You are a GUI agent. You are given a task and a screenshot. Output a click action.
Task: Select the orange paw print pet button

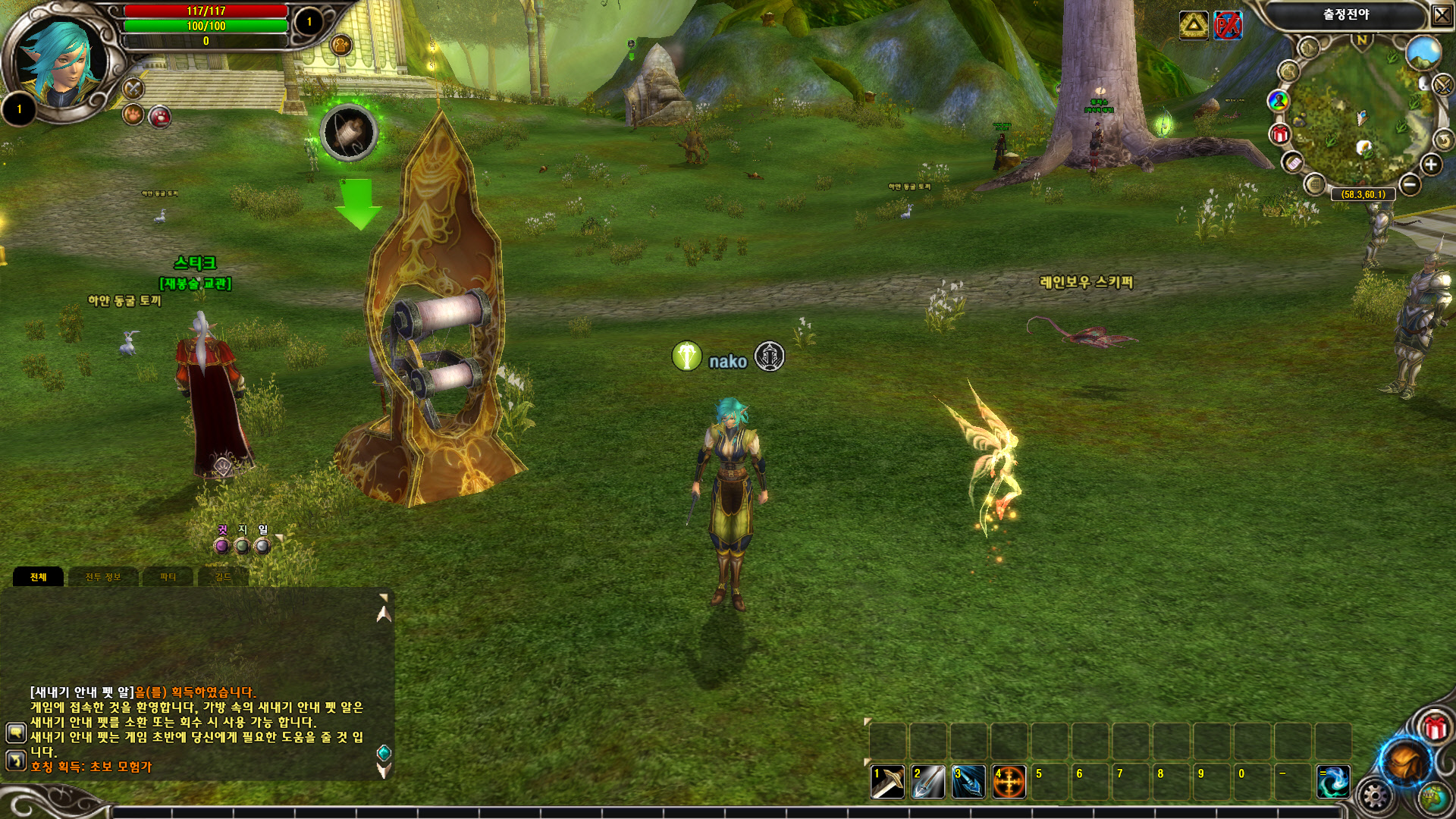point(133,116)
